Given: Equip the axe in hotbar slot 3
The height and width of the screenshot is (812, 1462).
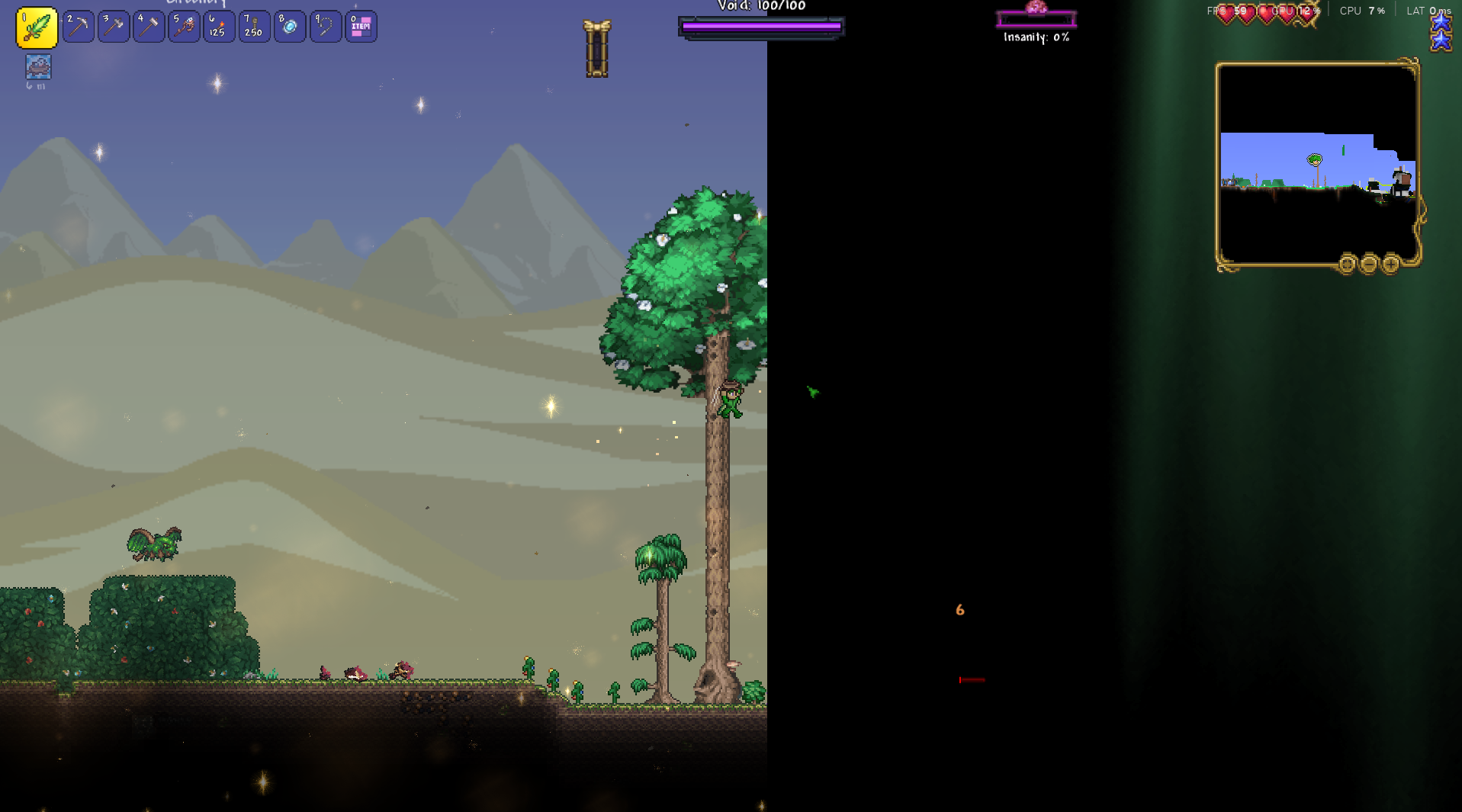Looking at the screenshot, I should pos(114,27).
